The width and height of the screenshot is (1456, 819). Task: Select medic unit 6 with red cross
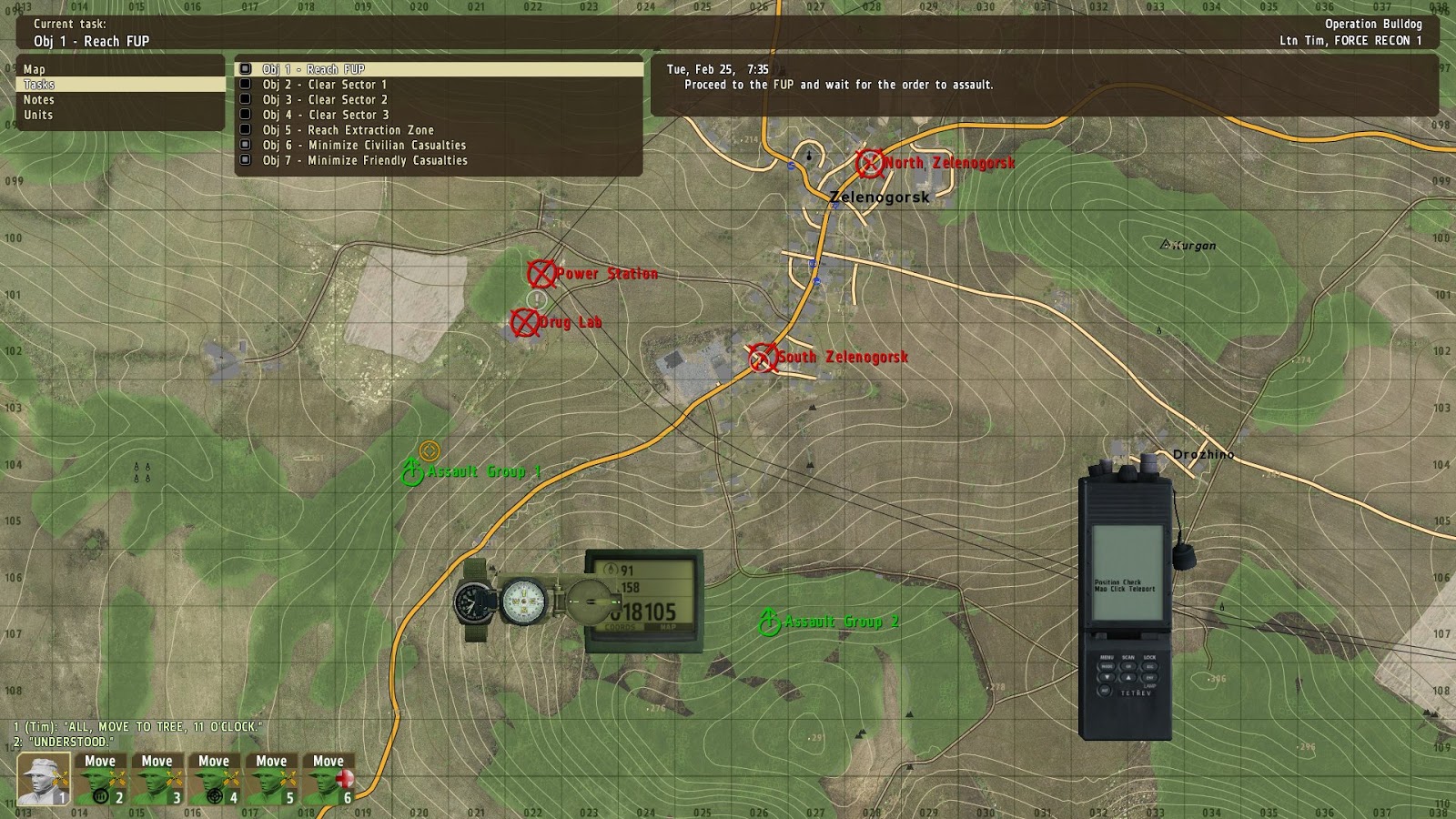[x=328, y=779]
